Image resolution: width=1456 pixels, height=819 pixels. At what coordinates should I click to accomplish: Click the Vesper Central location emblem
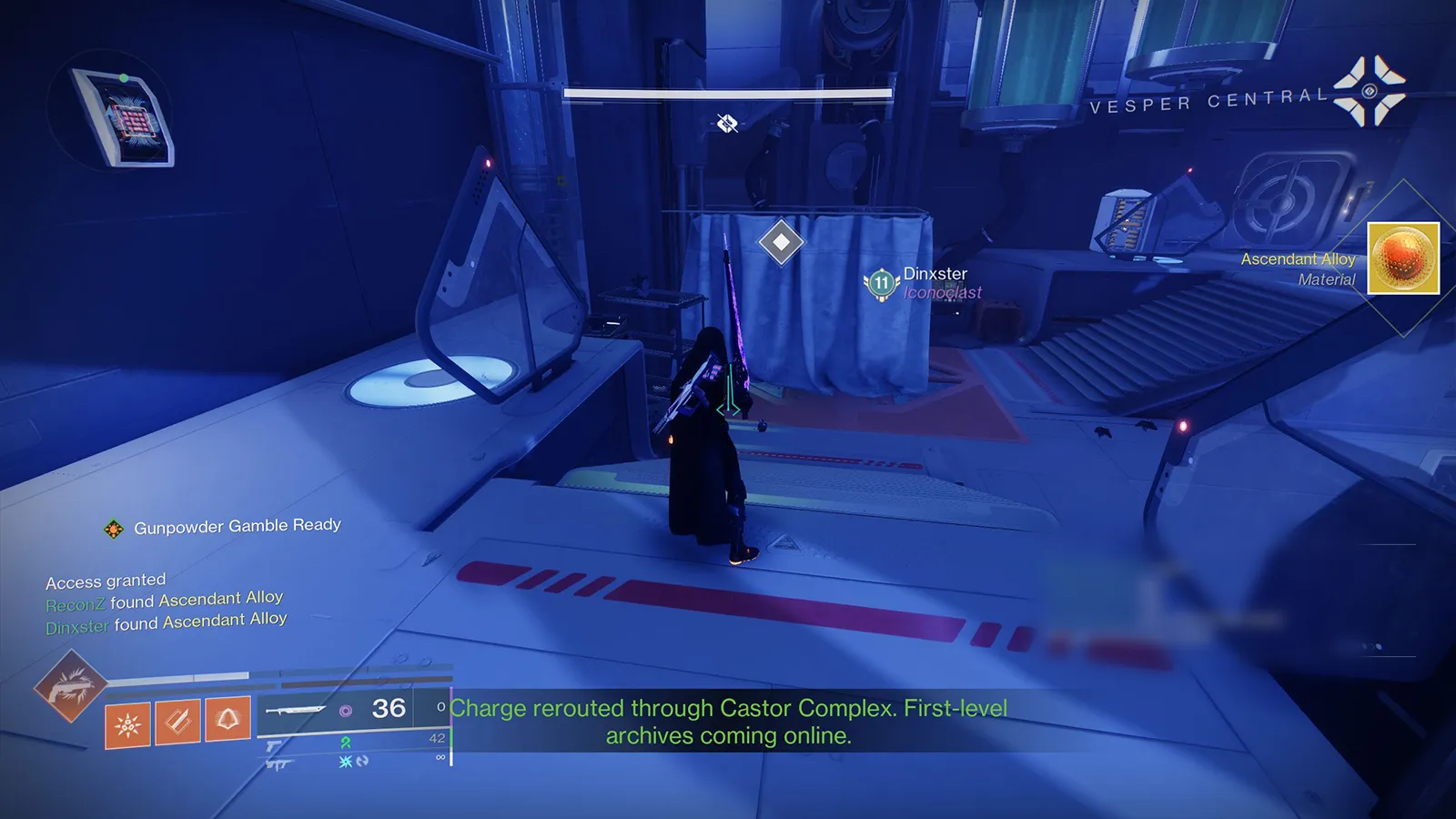(x=1370, y=91)
